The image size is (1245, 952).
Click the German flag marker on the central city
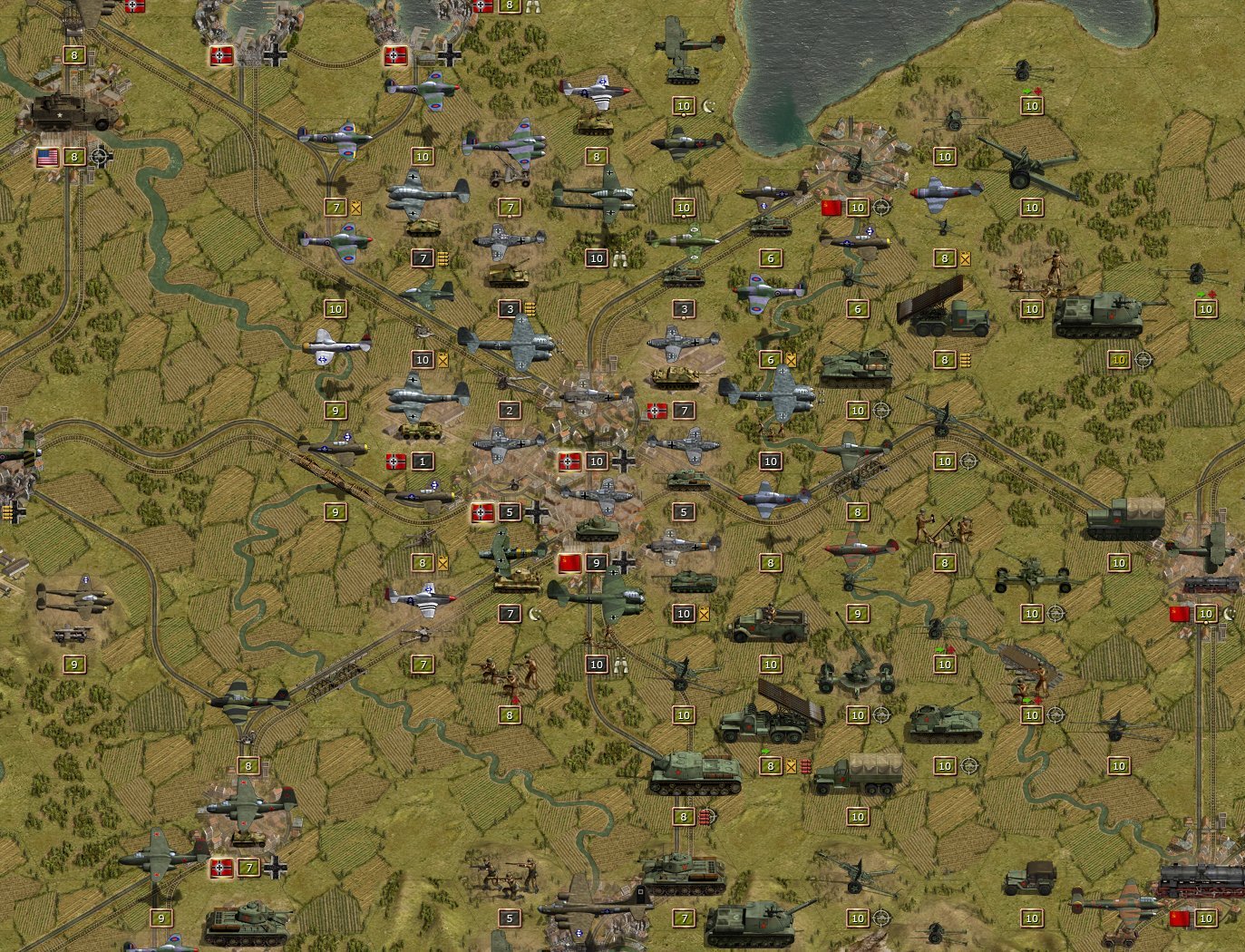point(569,461)
